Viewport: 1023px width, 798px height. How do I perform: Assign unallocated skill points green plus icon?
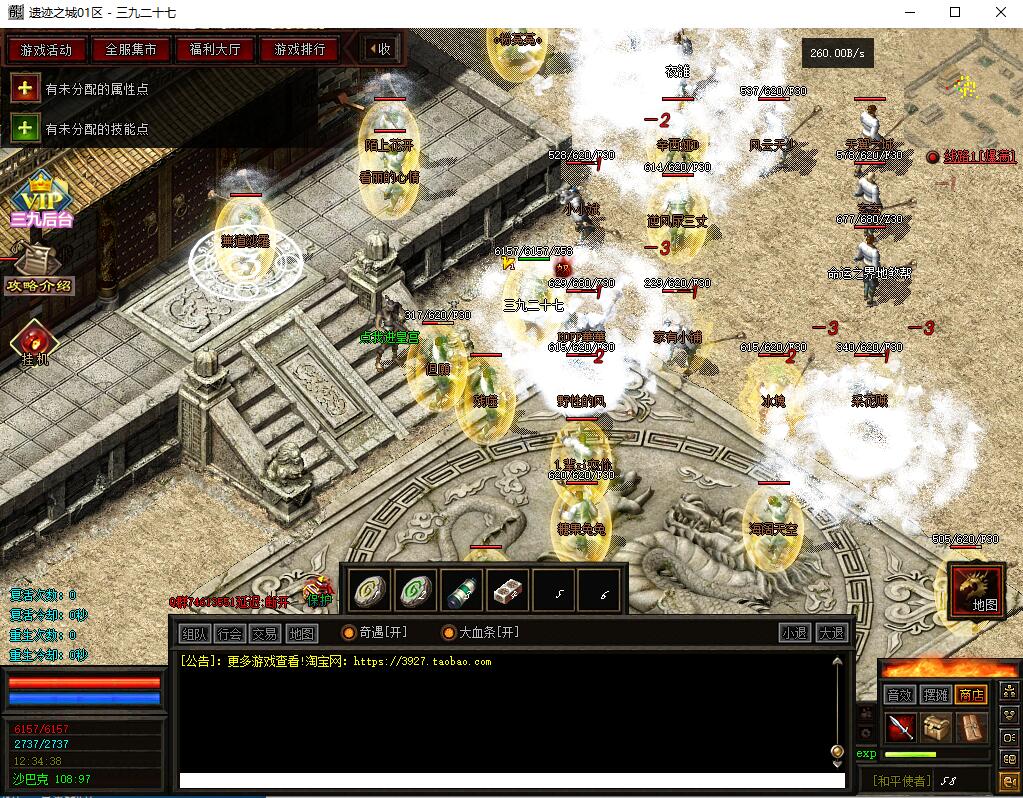25,128
